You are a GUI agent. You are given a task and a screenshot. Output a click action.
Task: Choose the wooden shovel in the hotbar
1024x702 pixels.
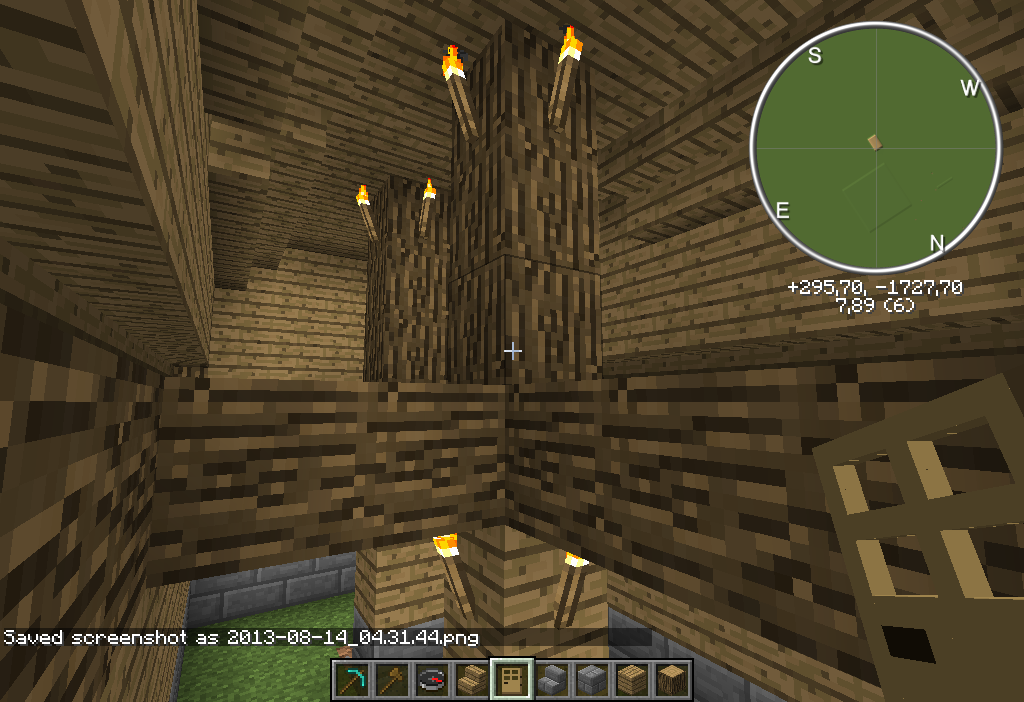[392, 680]
